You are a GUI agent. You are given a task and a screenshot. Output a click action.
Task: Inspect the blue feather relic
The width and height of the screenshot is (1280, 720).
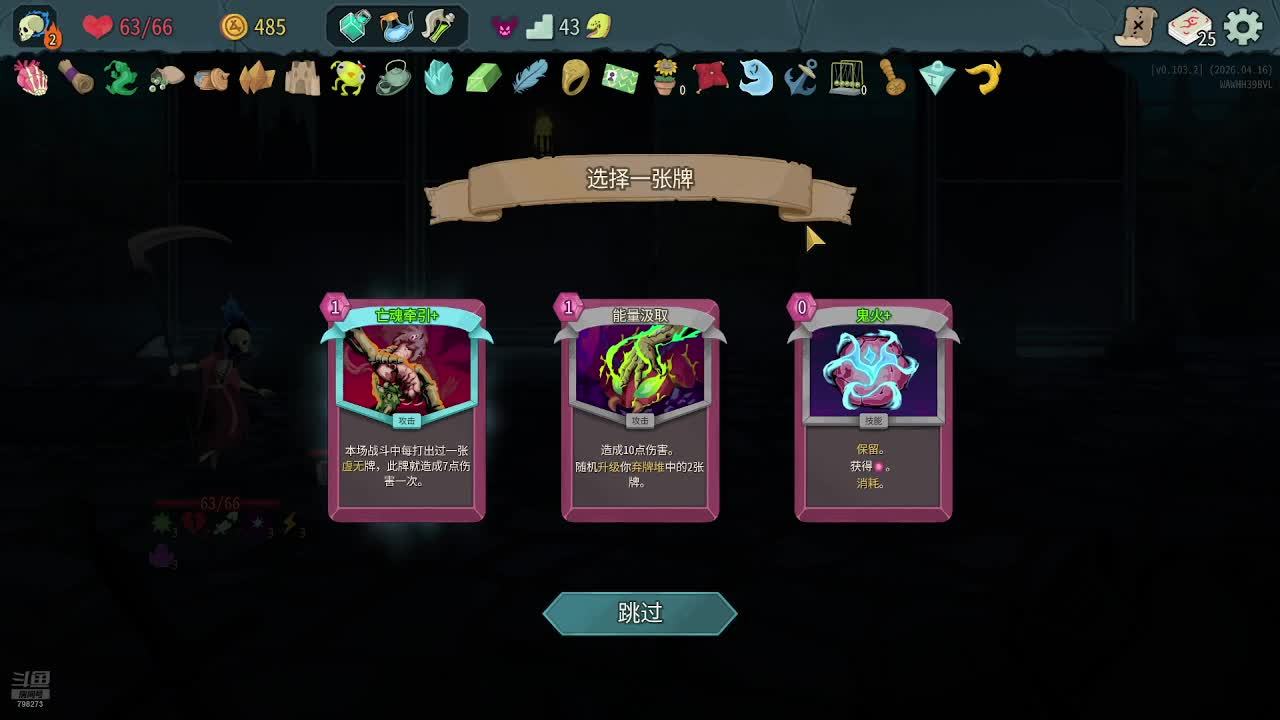click(530, 77)
